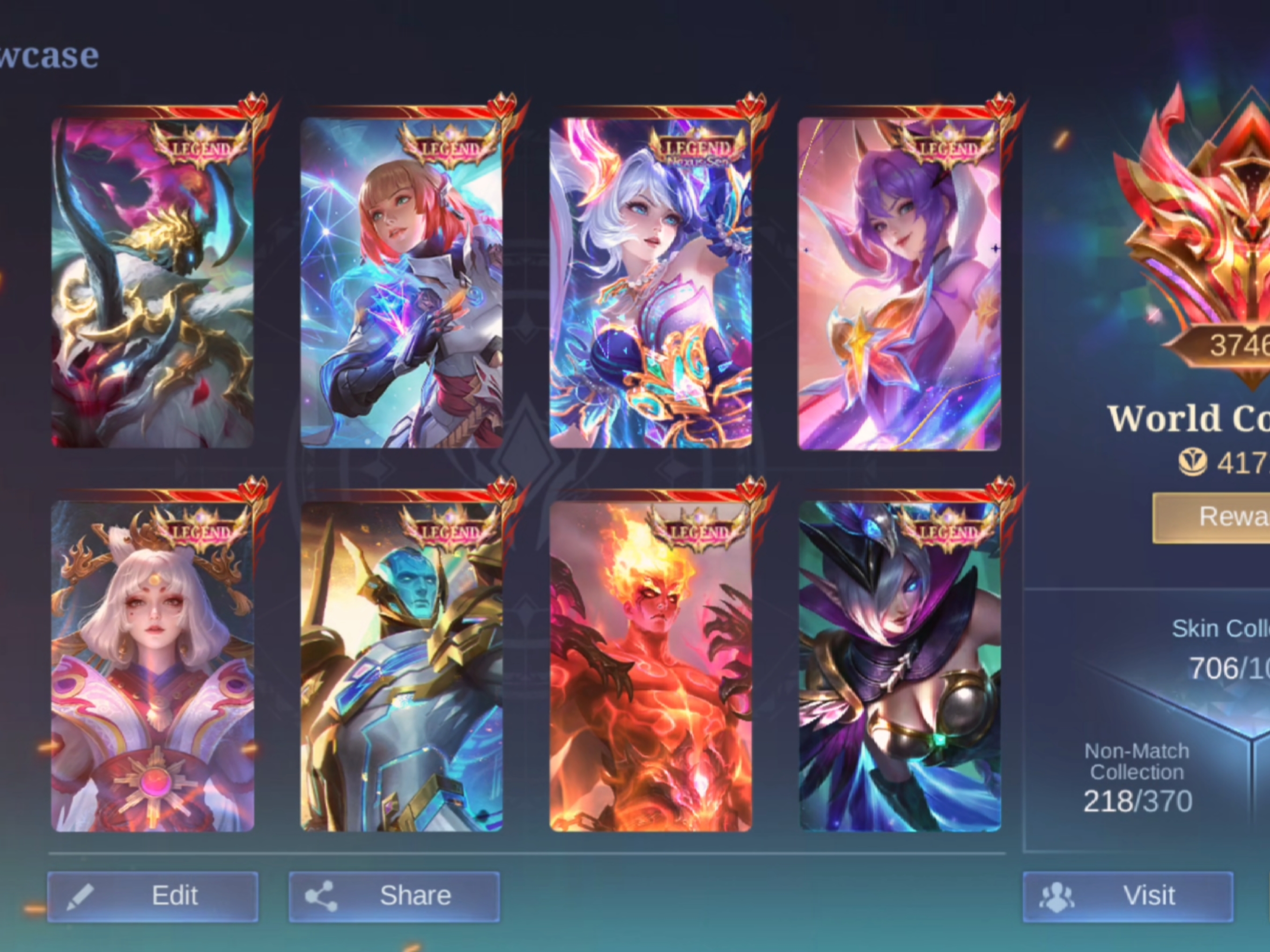This screenshot has width=1270, height=952.
Task: Claim rewards with the gold Rewards button
Action: [1211, 517]
